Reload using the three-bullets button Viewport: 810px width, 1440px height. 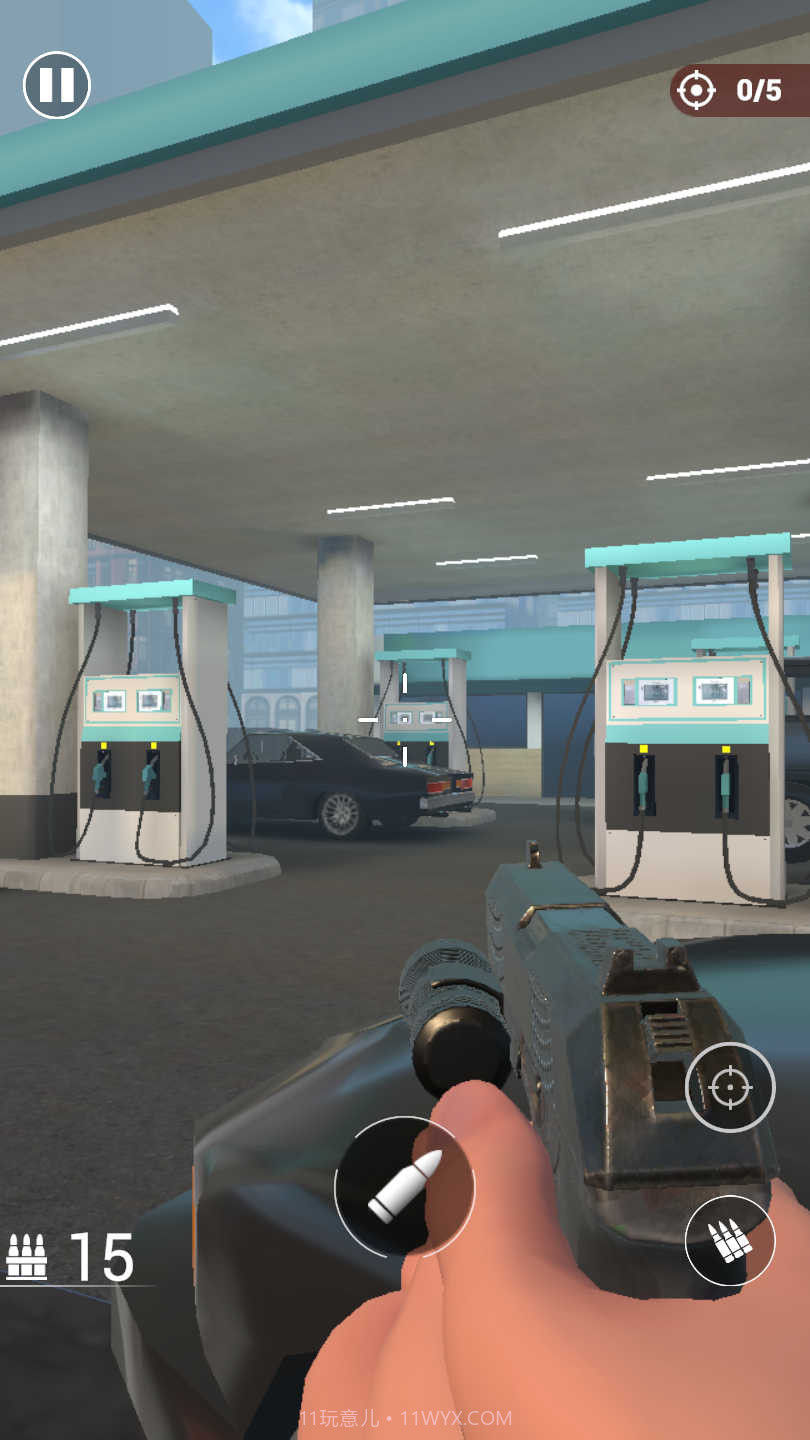click(x=730, y=1240)
